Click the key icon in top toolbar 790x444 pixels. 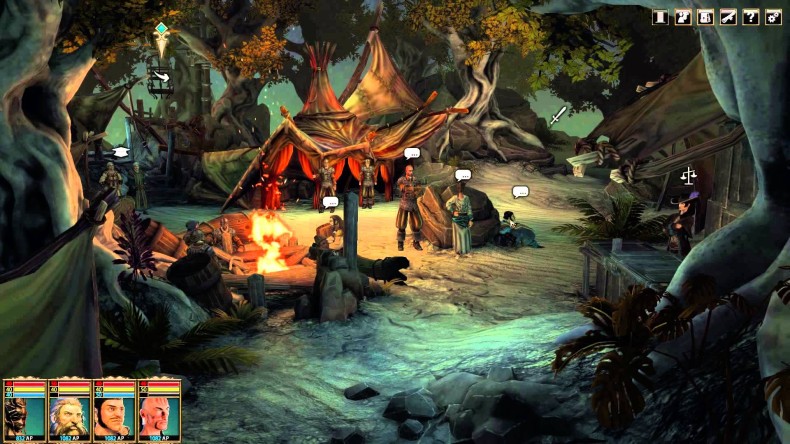(728, 17)
